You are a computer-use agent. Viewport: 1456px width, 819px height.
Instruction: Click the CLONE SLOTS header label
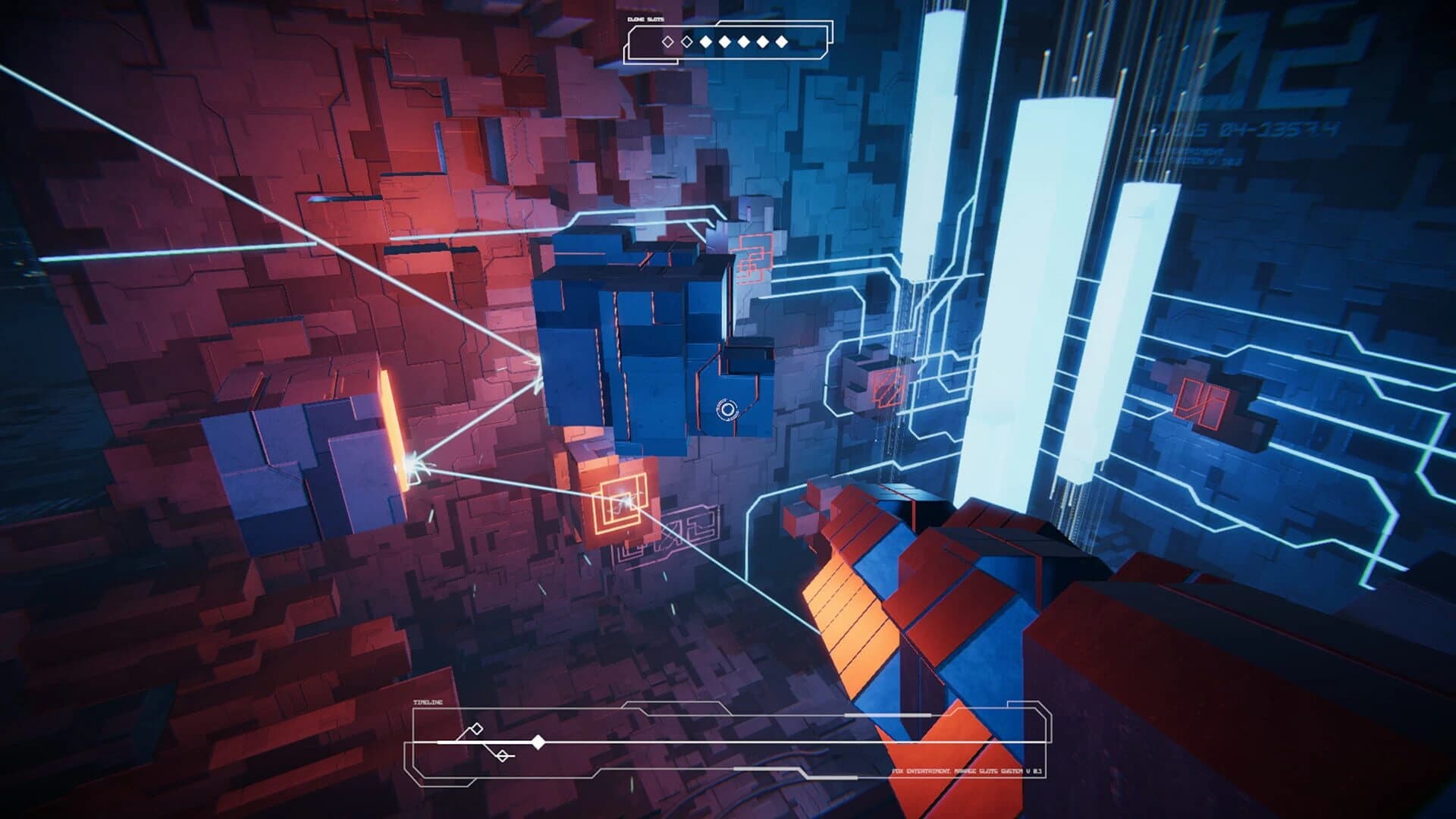pyautogui.click(x=646, y=19)
